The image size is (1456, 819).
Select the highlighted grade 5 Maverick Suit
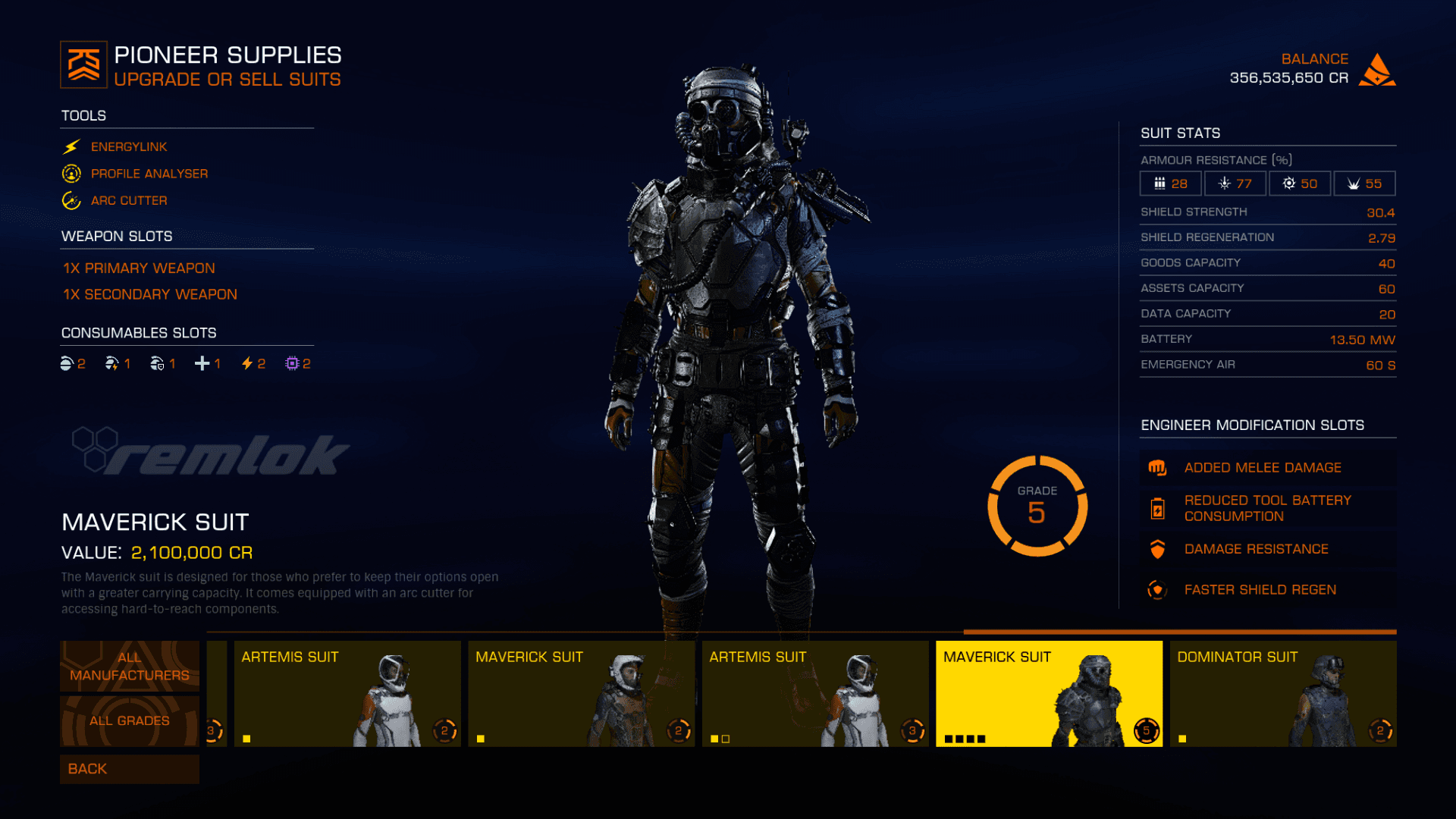point(1049,693)
